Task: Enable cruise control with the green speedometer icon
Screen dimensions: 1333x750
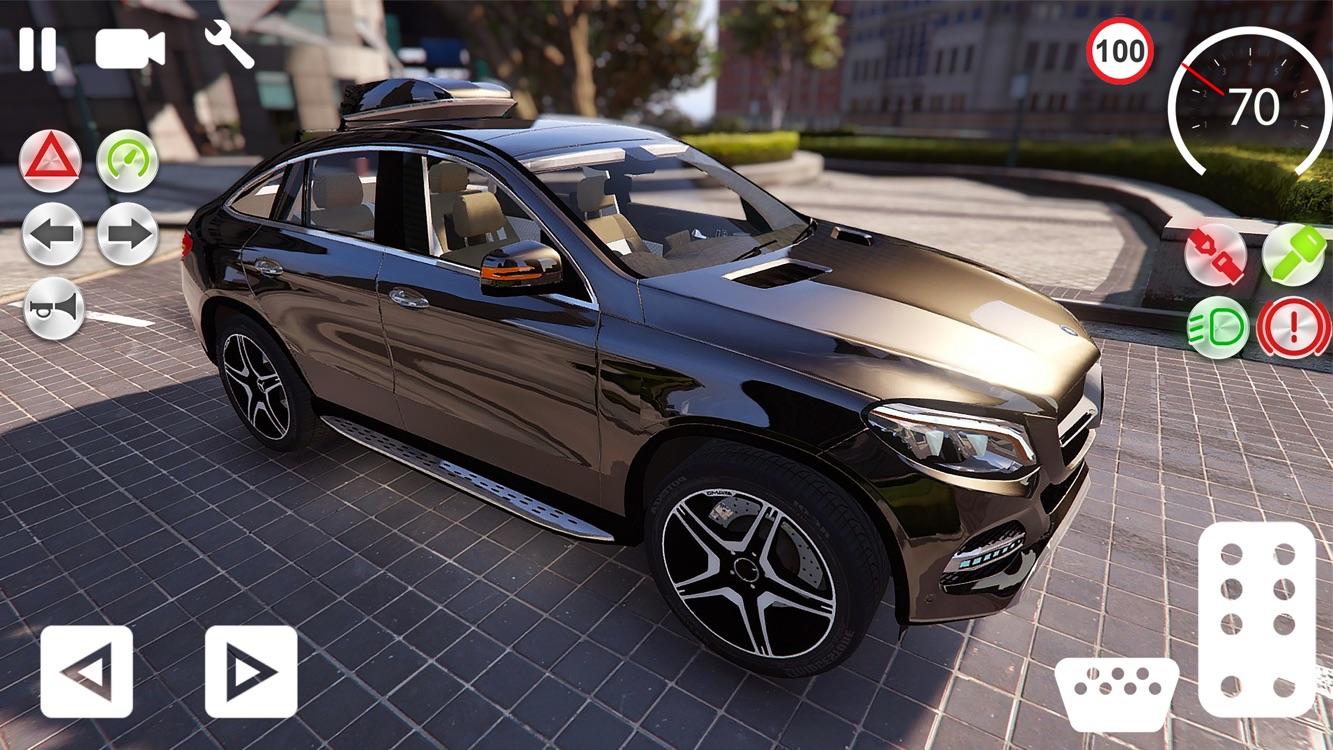Action: pos(128,160)
